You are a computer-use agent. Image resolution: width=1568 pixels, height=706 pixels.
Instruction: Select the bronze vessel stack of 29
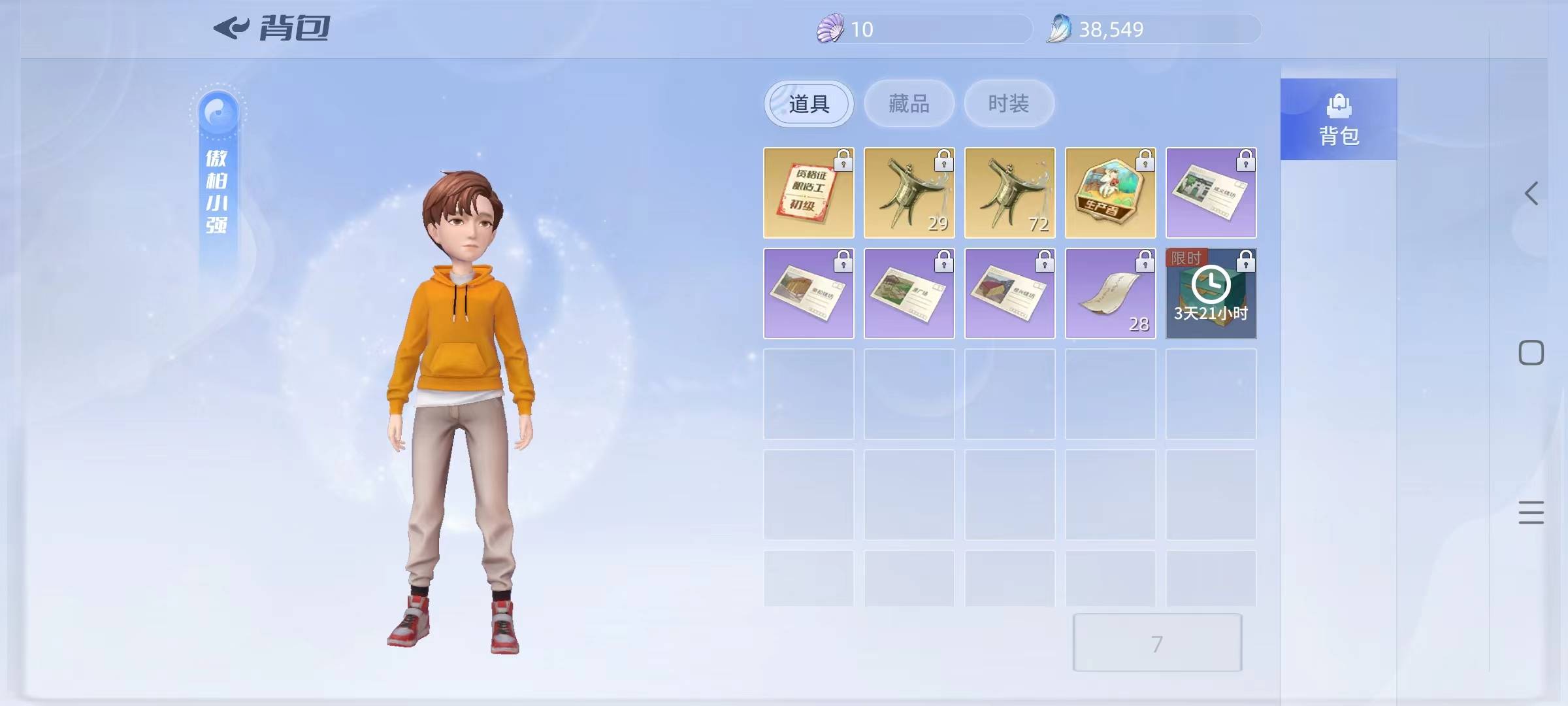coord(909,193)
